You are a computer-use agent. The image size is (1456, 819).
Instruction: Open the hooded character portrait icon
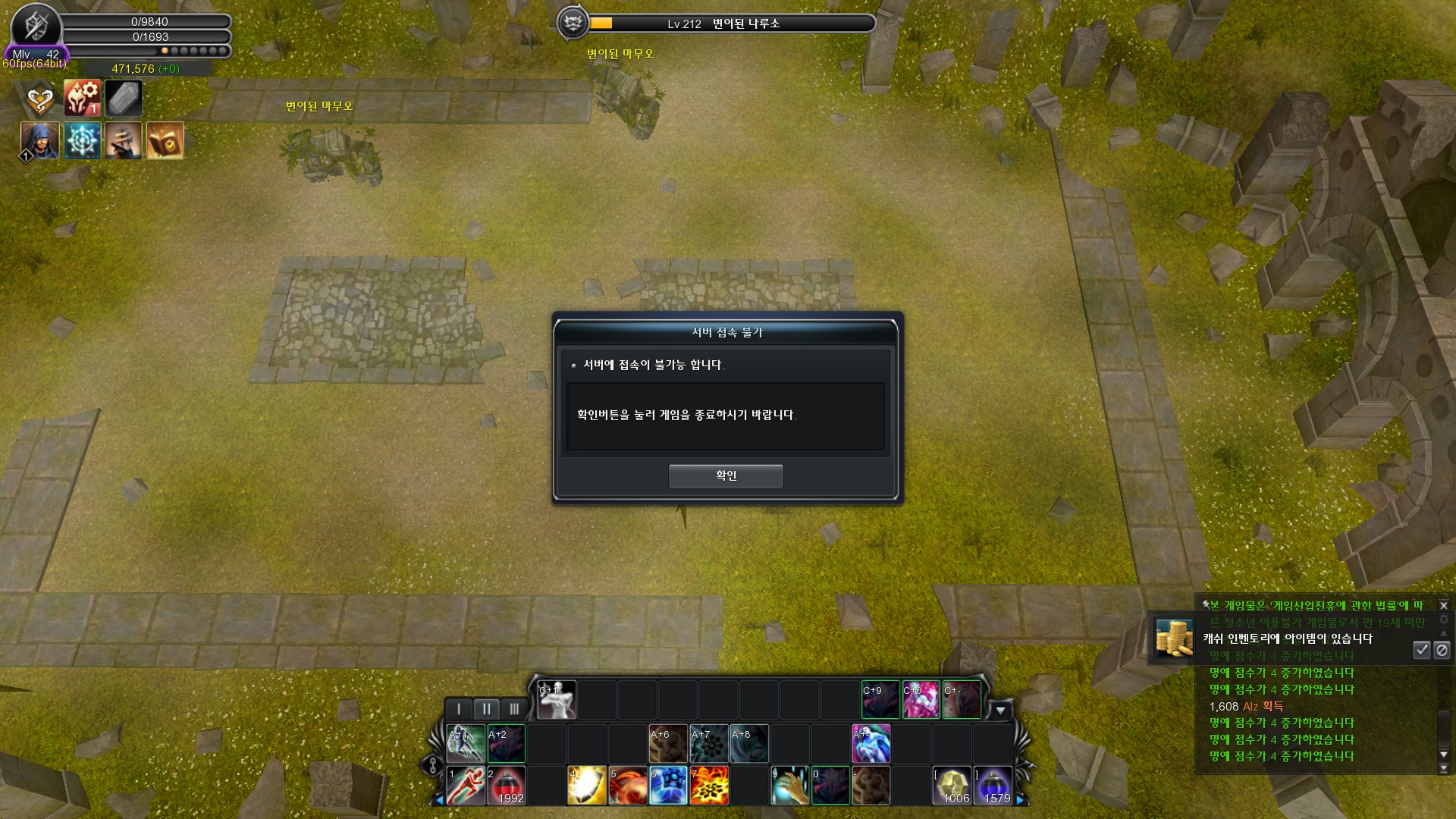(x=39, y=140)
